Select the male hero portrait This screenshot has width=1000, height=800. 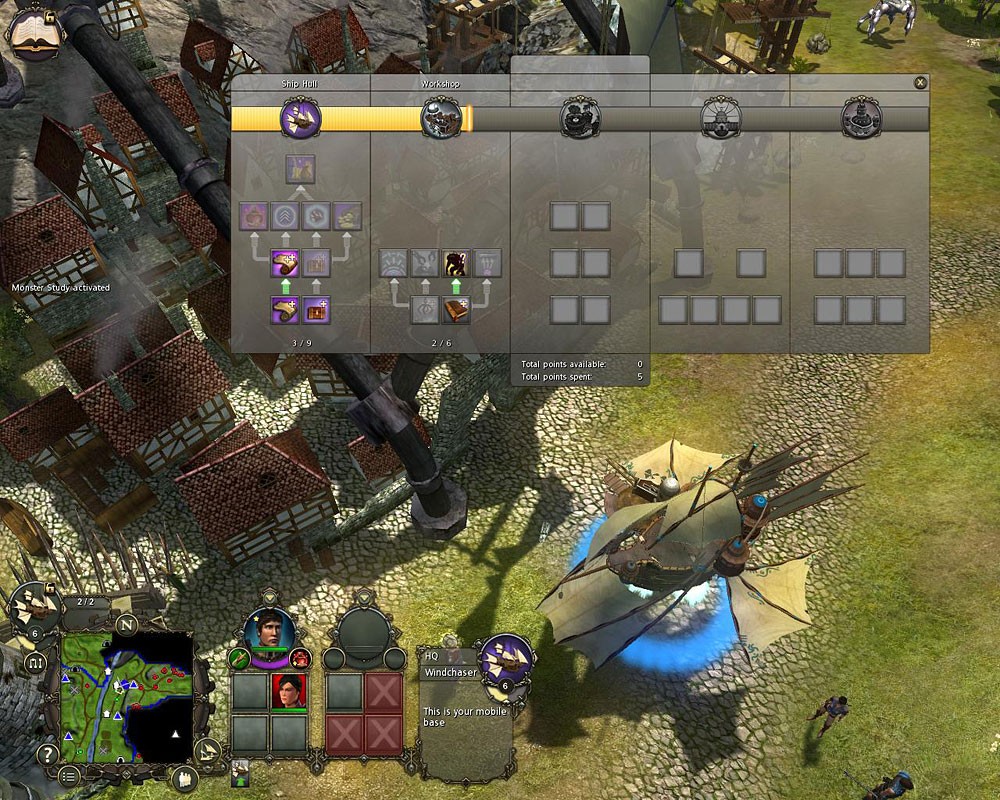(x=270, y=630)
